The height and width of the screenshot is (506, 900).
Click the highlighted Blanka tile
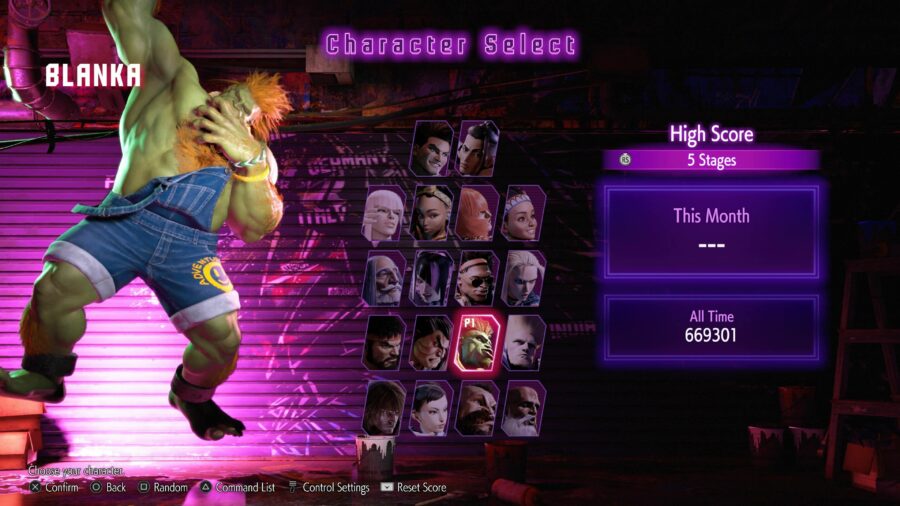[478, 342]
